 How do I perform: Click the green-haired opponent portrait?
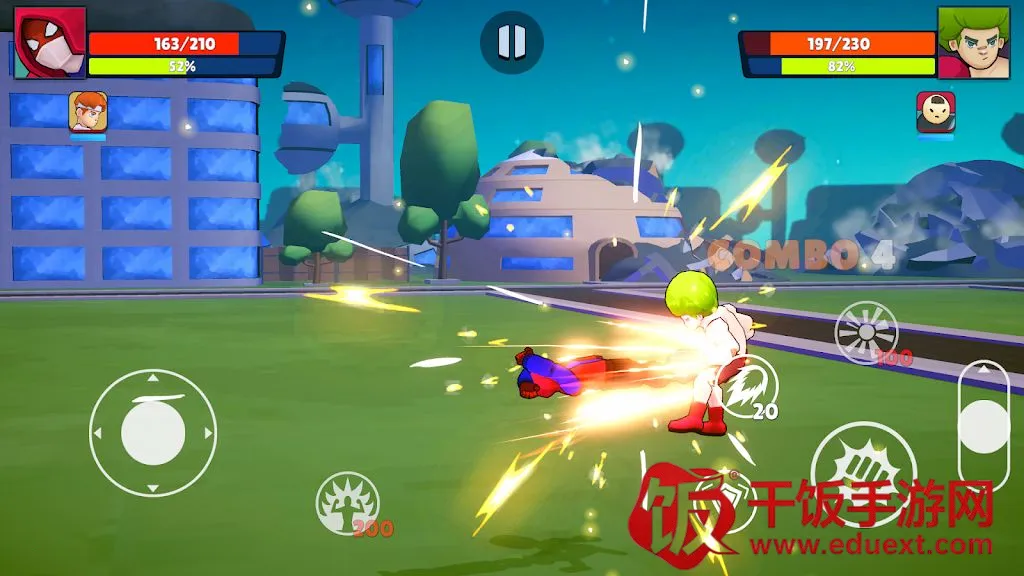[973, 42]
